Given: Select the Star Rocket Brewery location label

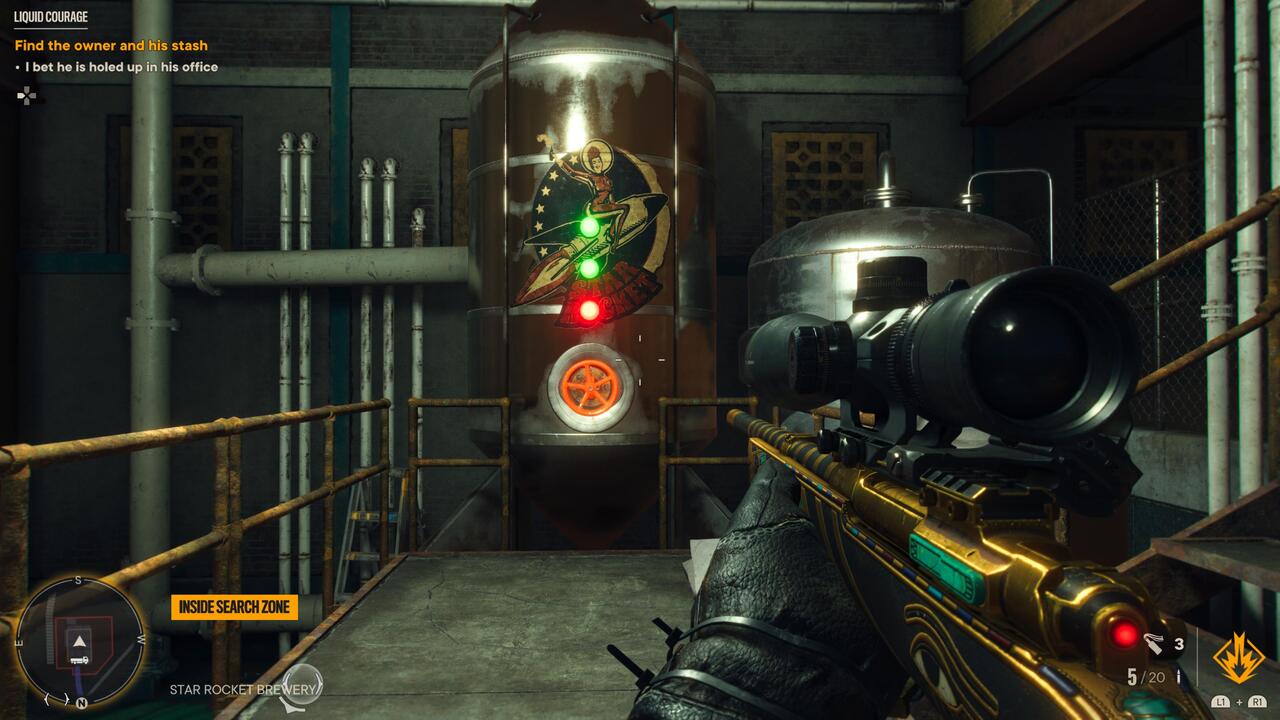Looking at the screenshot, I should coord(246,687).
